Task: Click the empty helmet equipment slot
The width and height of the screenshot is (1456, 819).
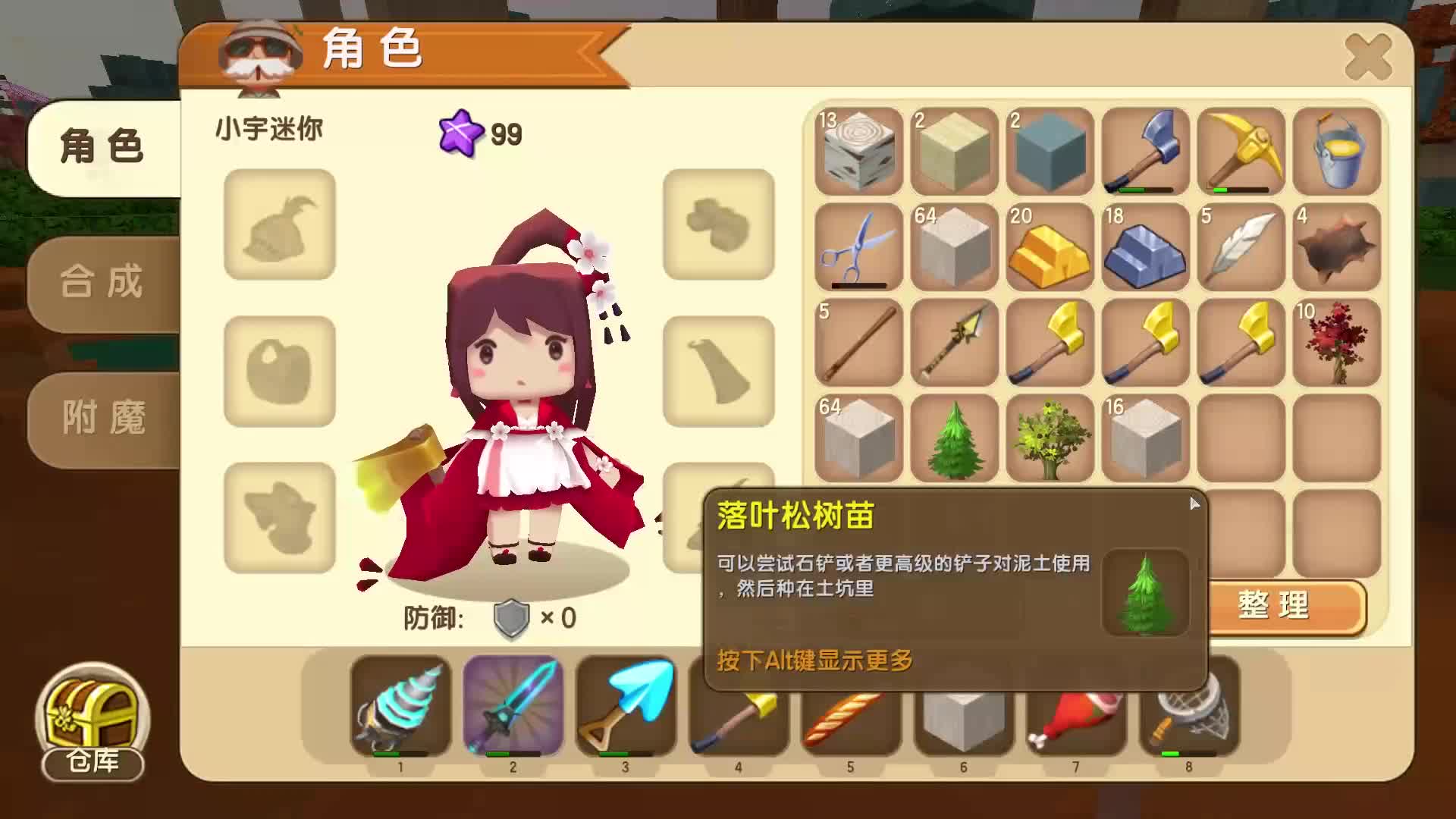Action: [x=278, y=227]
